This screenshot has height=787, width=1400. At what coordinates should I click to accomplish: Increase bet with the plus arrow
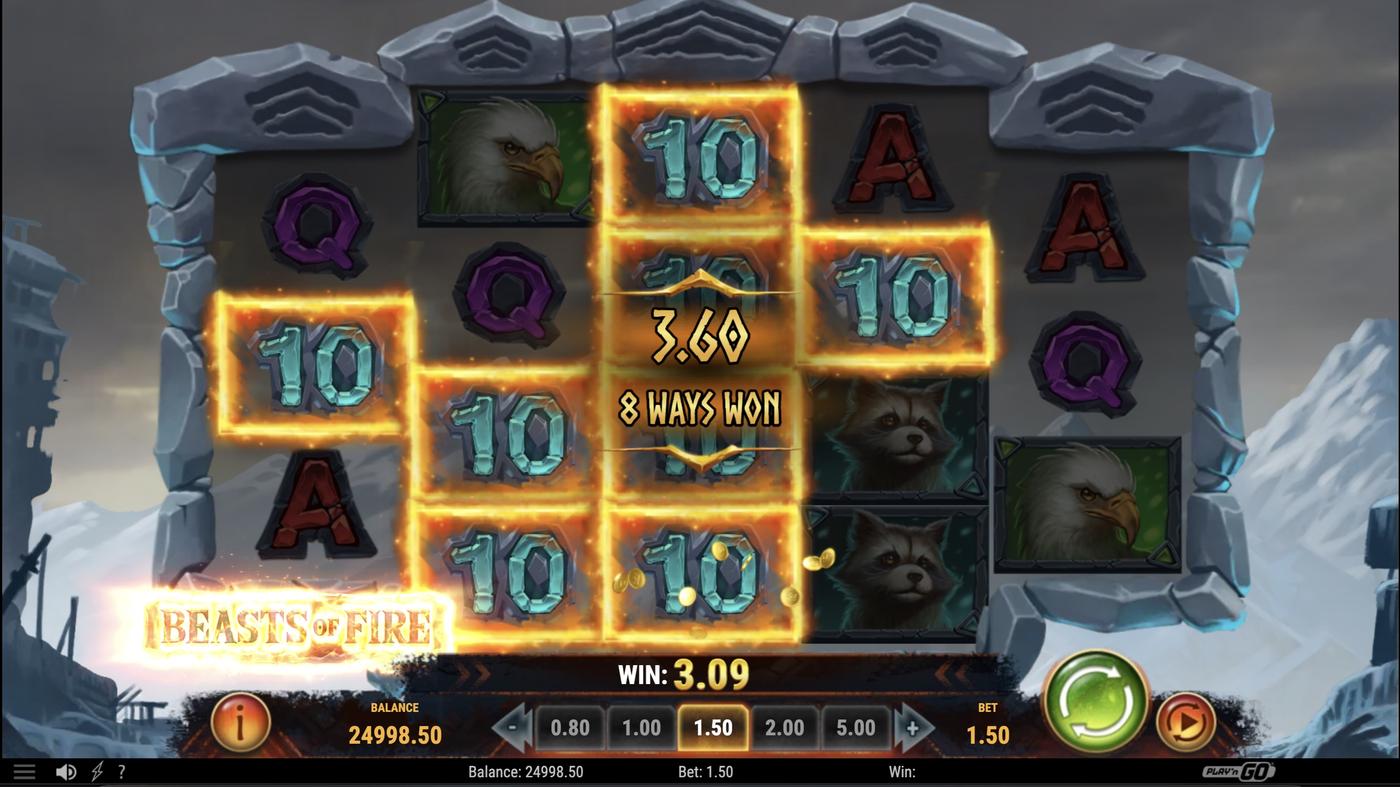[x=912, y=727]
